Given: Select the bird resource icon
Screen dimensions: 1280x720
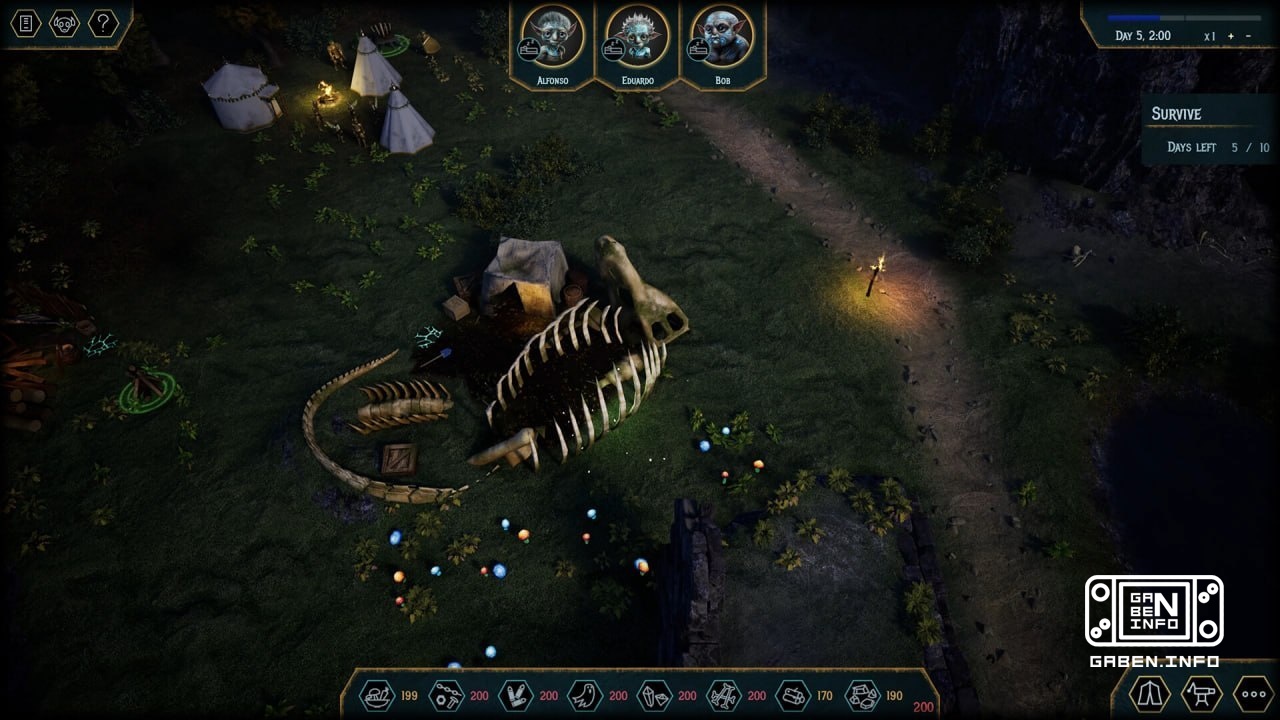Looking at the screenshot, I should coord(585,695).
